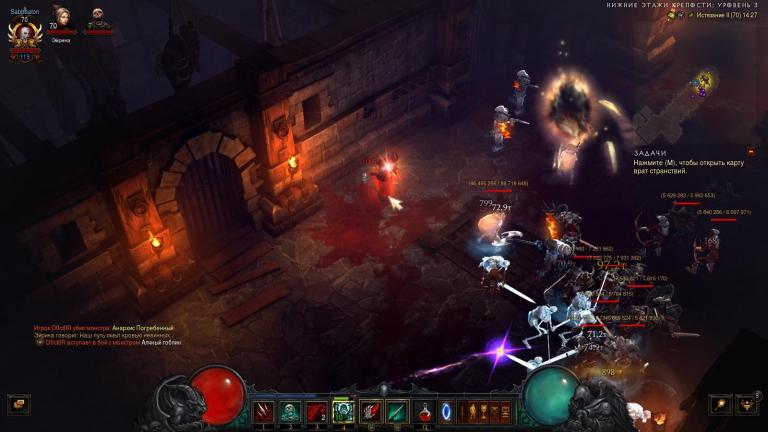
Task: Activate the highlighted skill in slot 4
Action: [343, 410]
